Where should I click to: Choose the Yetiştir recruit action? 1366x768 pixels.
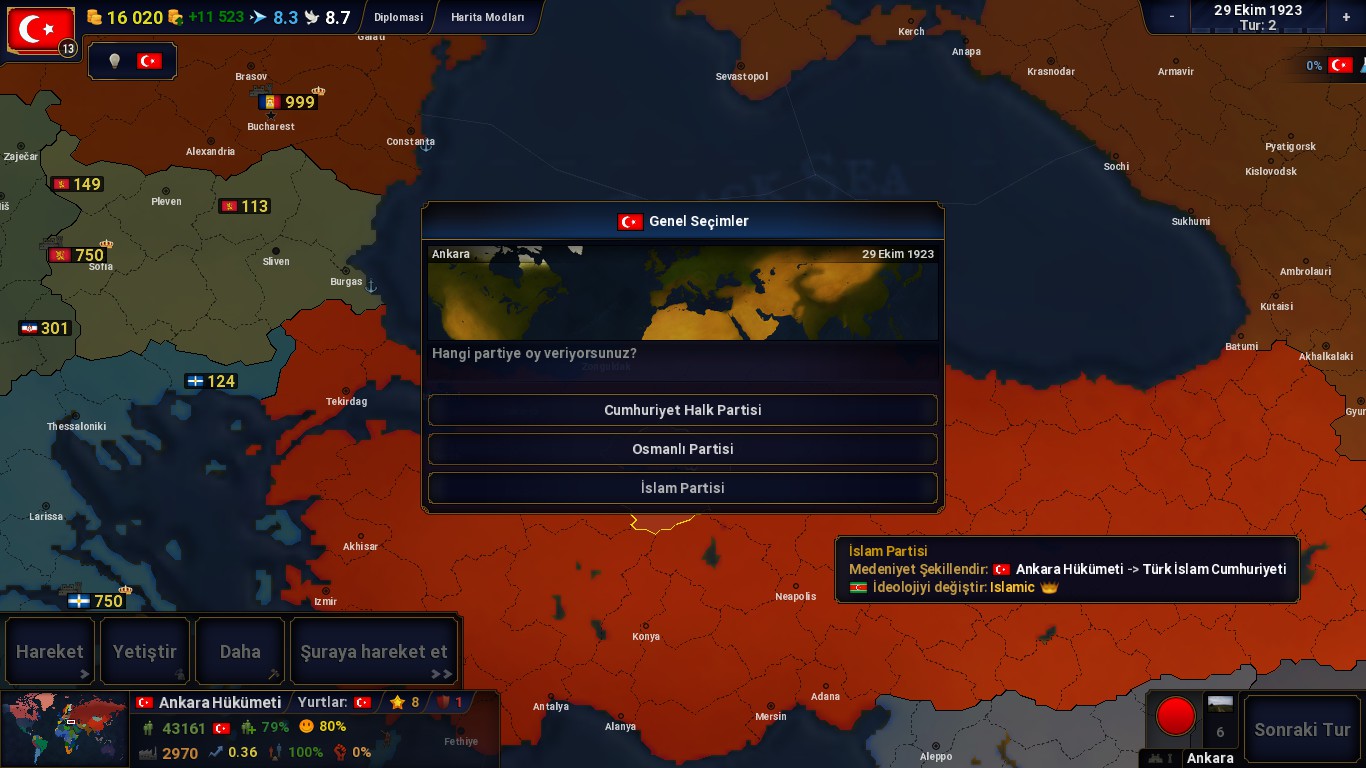coord(145,652)
